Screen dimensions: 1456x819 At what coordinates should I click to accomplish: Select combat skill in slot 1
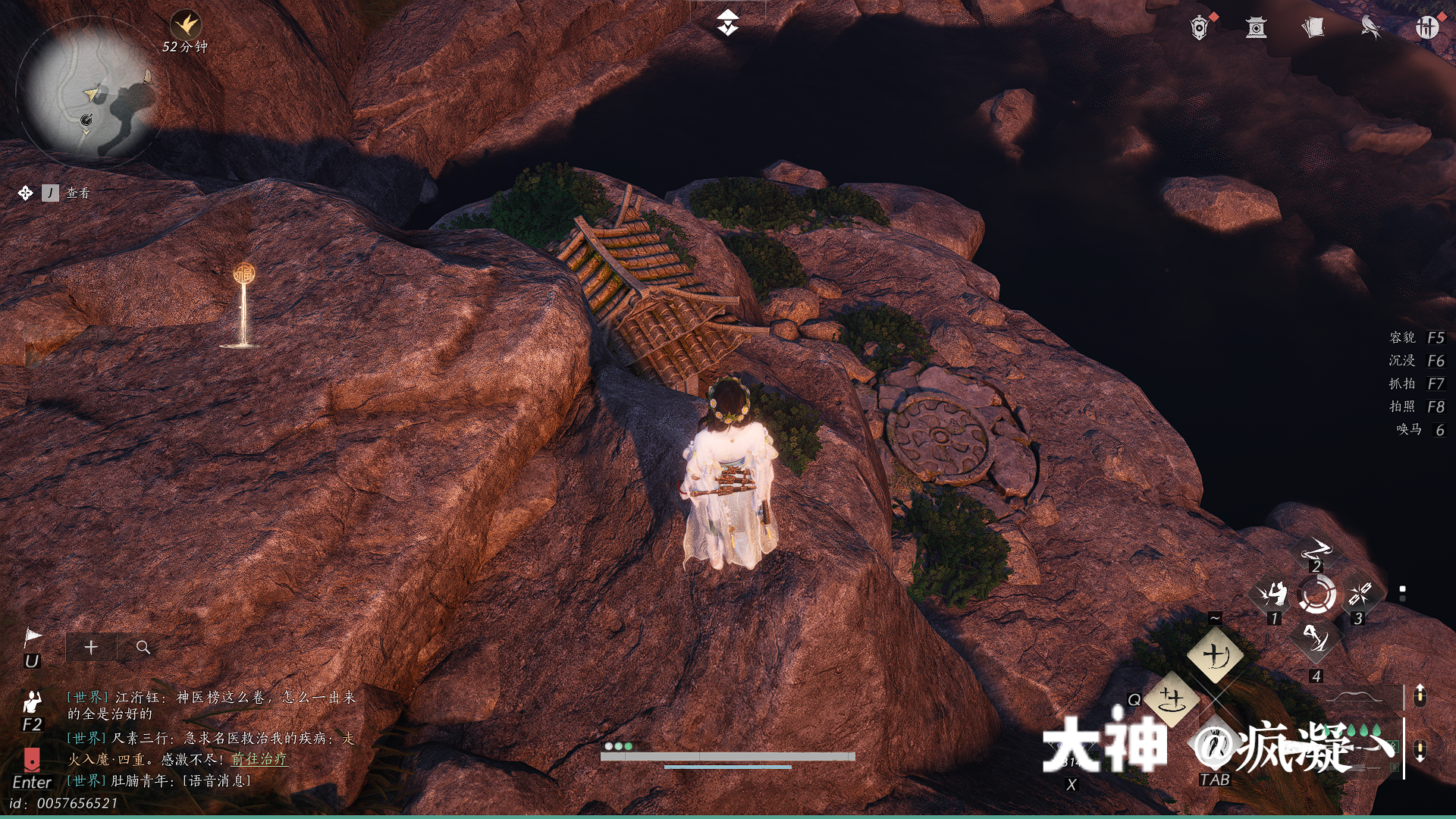[x=1276, y=594]
